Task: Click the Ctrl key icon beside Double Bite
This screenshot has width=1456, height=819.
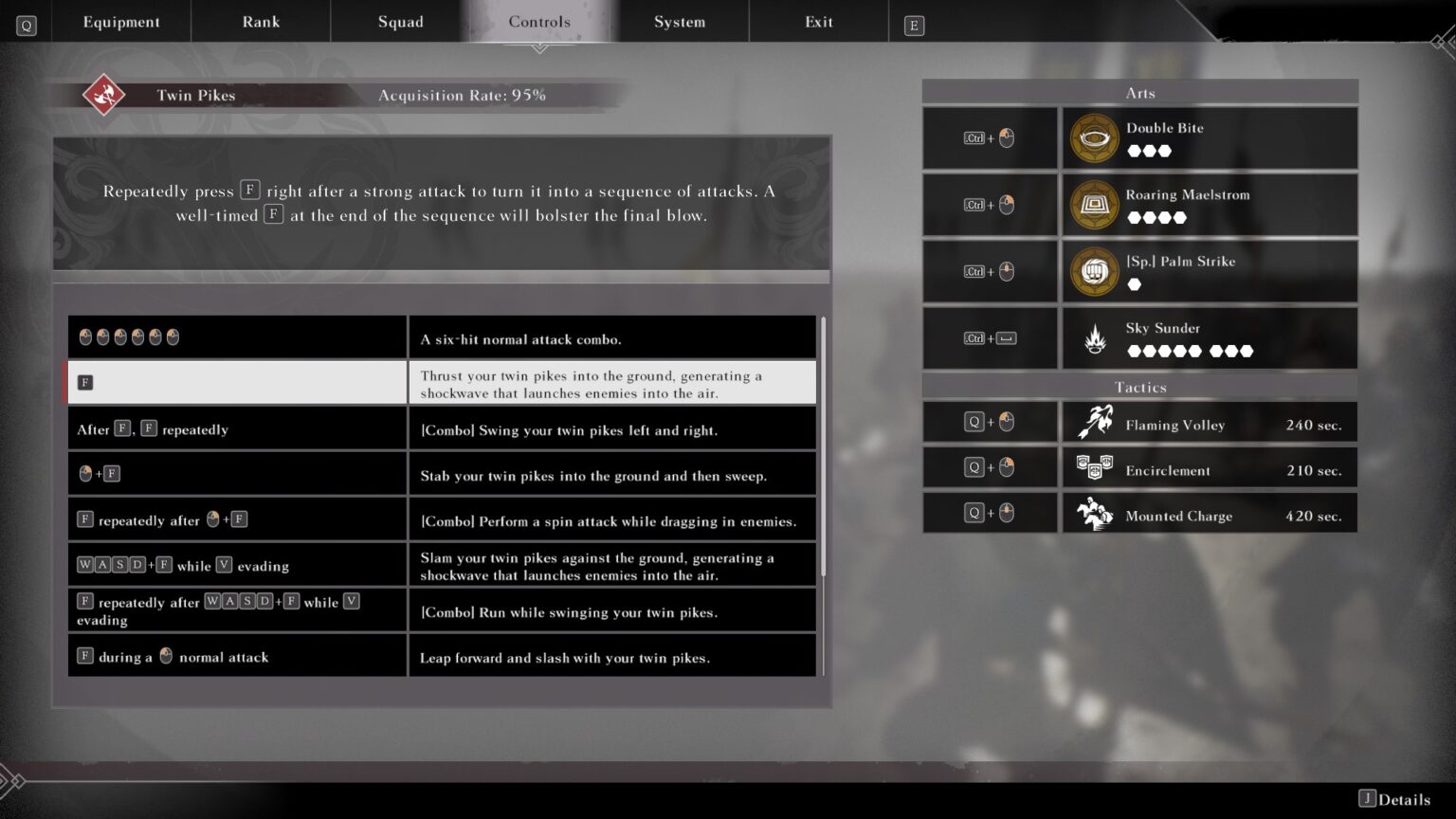Action: coord(974,137)
